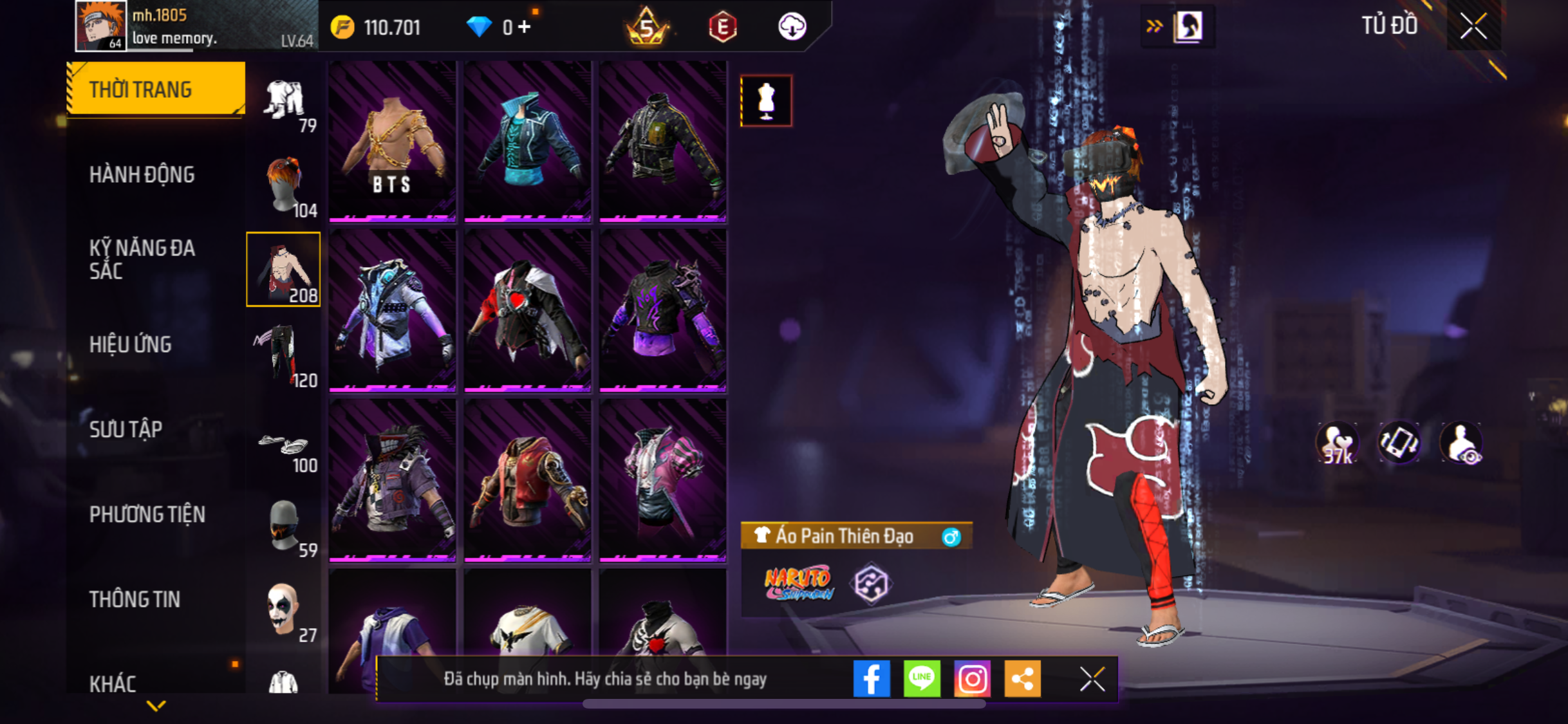Share screenshot to Facebook
This screenshot has width=1568, height=724.
(872, 678)
